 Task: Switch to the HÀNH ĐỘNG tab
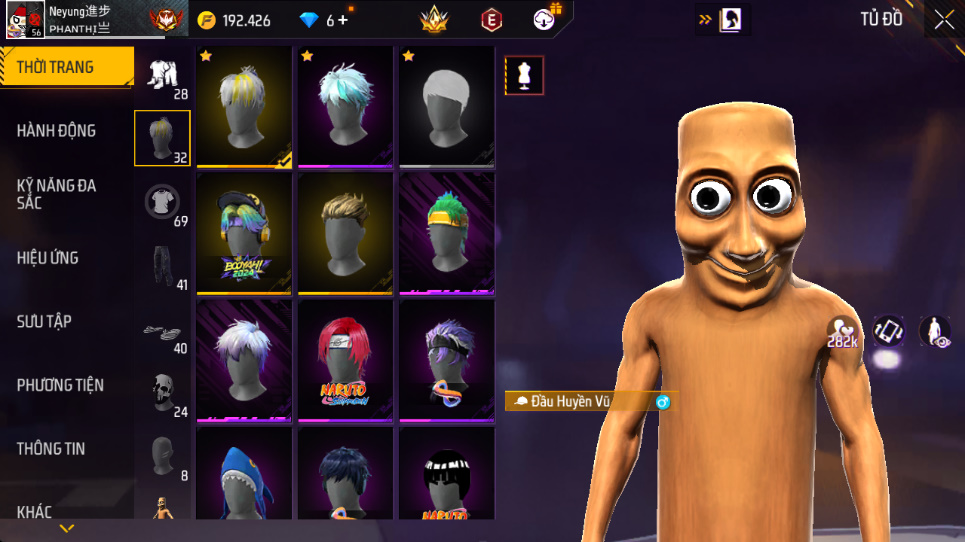57,130
